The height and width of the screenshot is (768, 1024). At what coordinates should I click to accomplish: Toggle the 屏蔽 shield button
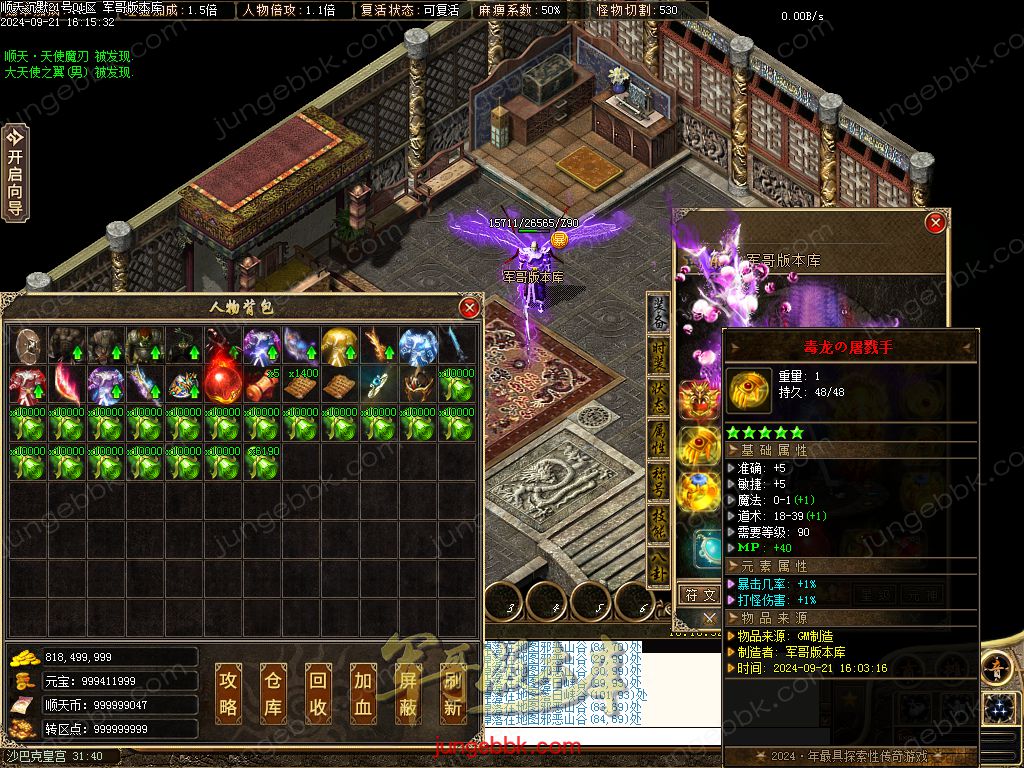click(408, 693)
